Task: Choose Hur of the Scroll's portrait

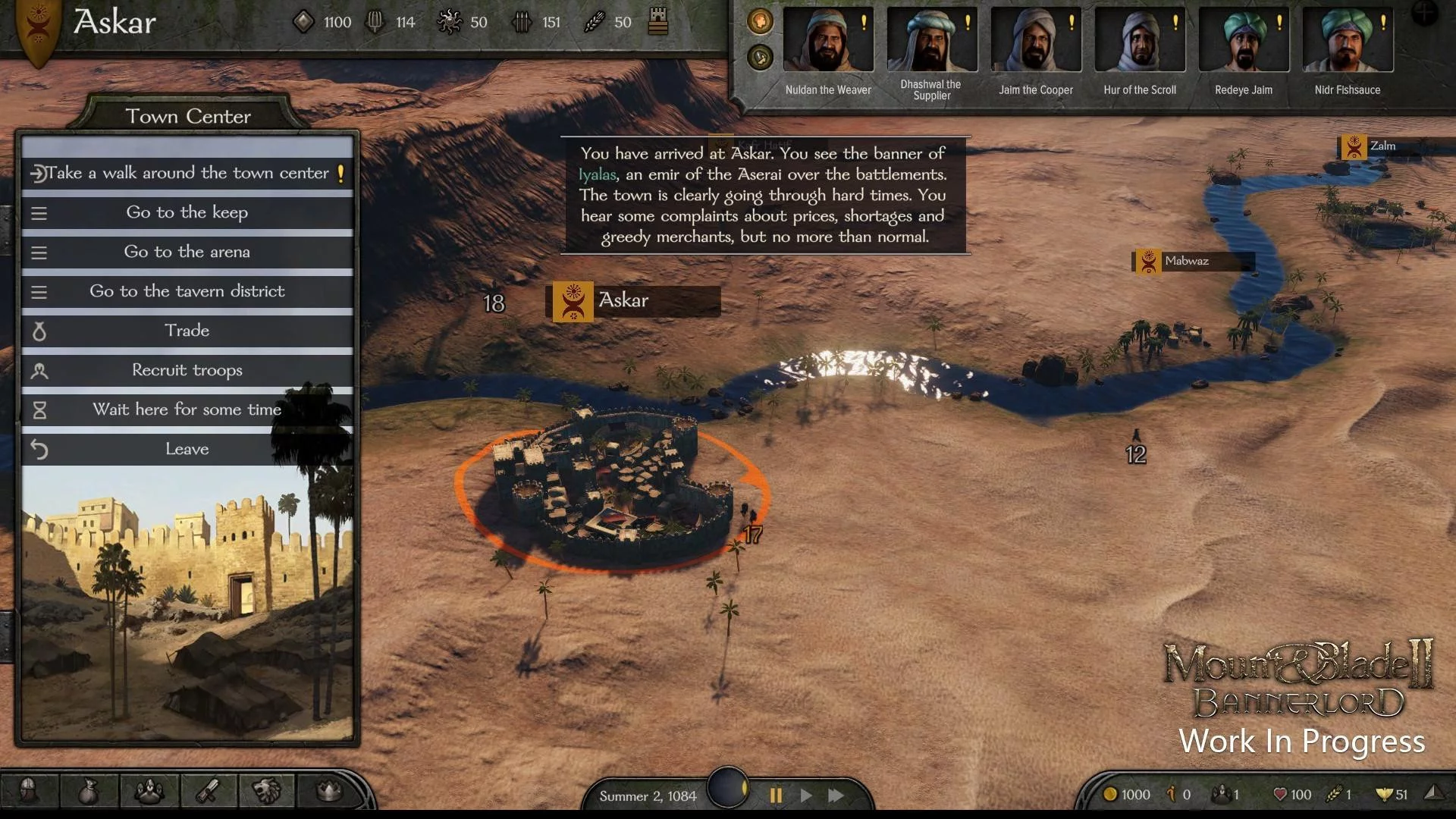Action: [x=1140, y=39]
